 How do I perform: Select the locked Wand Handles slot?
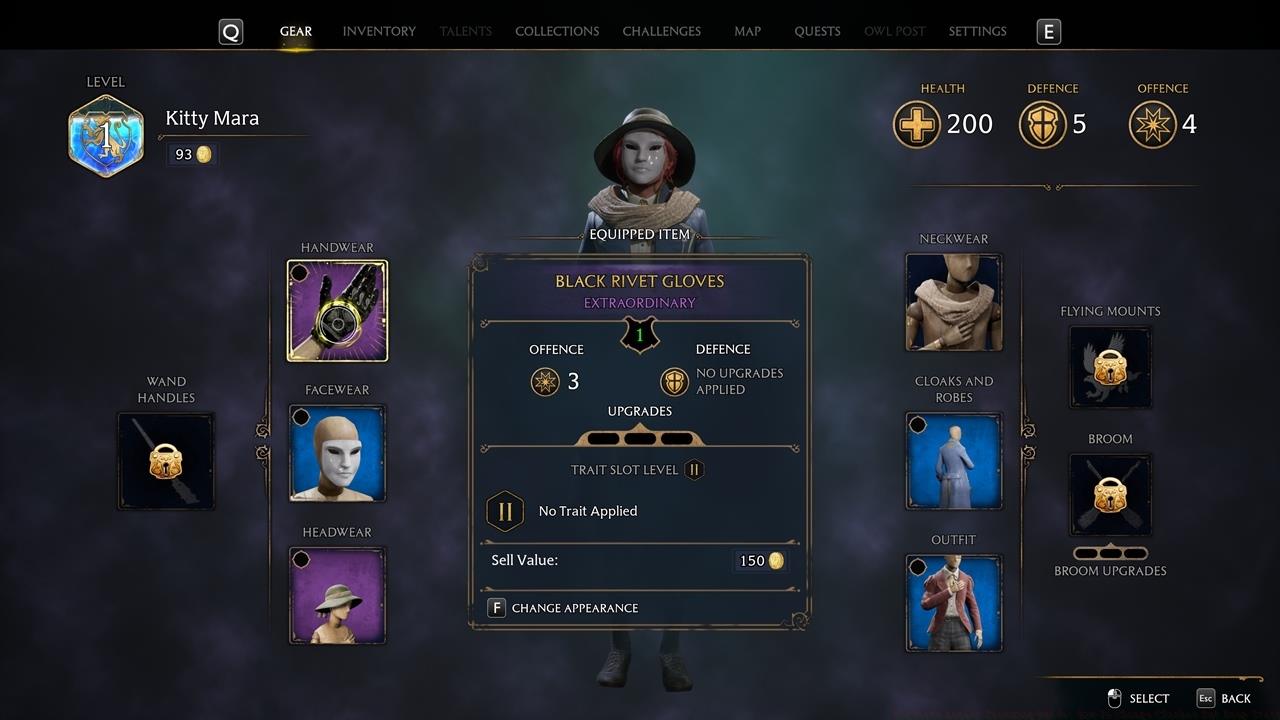(x=166, y=460)
